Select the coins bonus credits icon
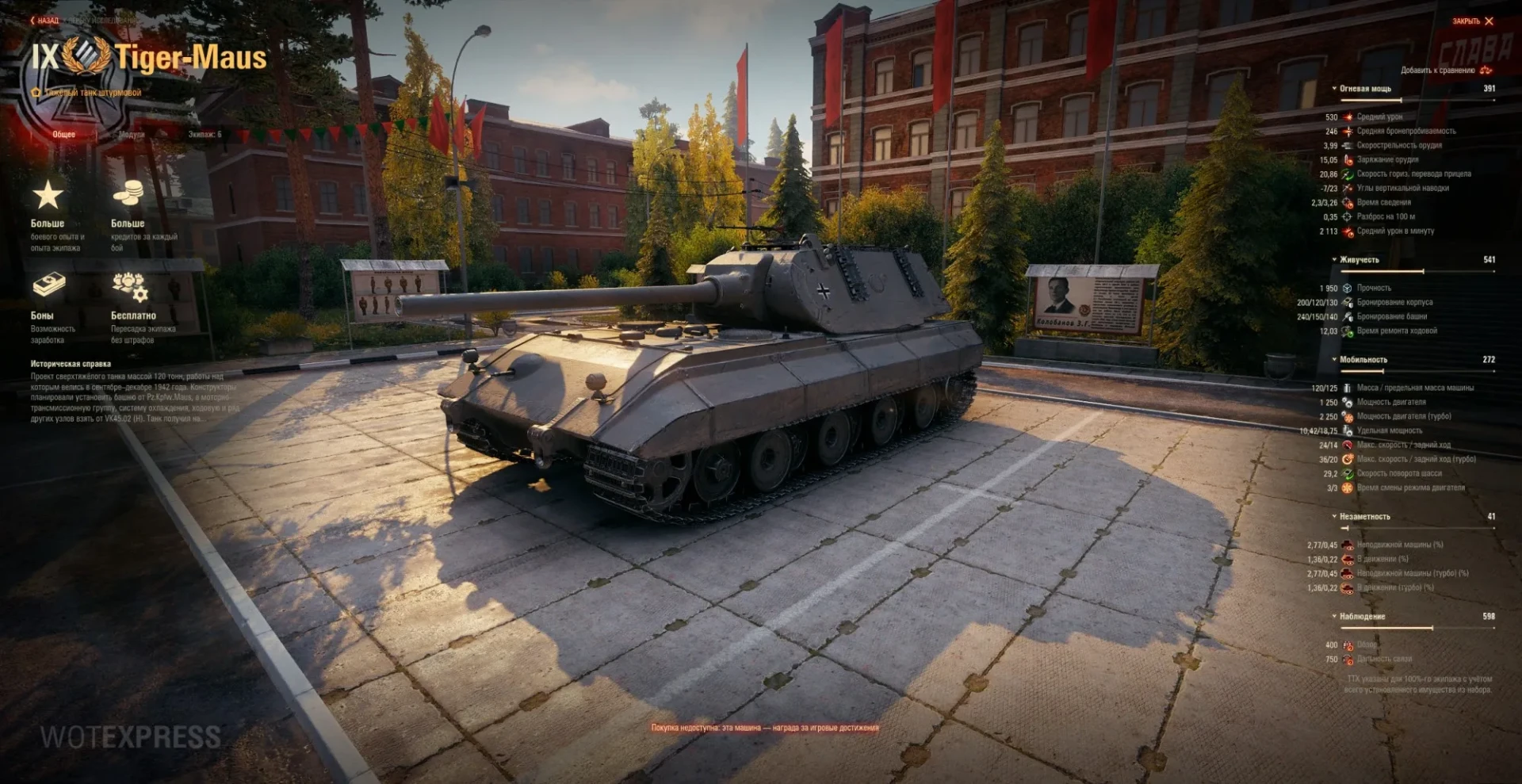1522x784 pixels. pos(128,193)
